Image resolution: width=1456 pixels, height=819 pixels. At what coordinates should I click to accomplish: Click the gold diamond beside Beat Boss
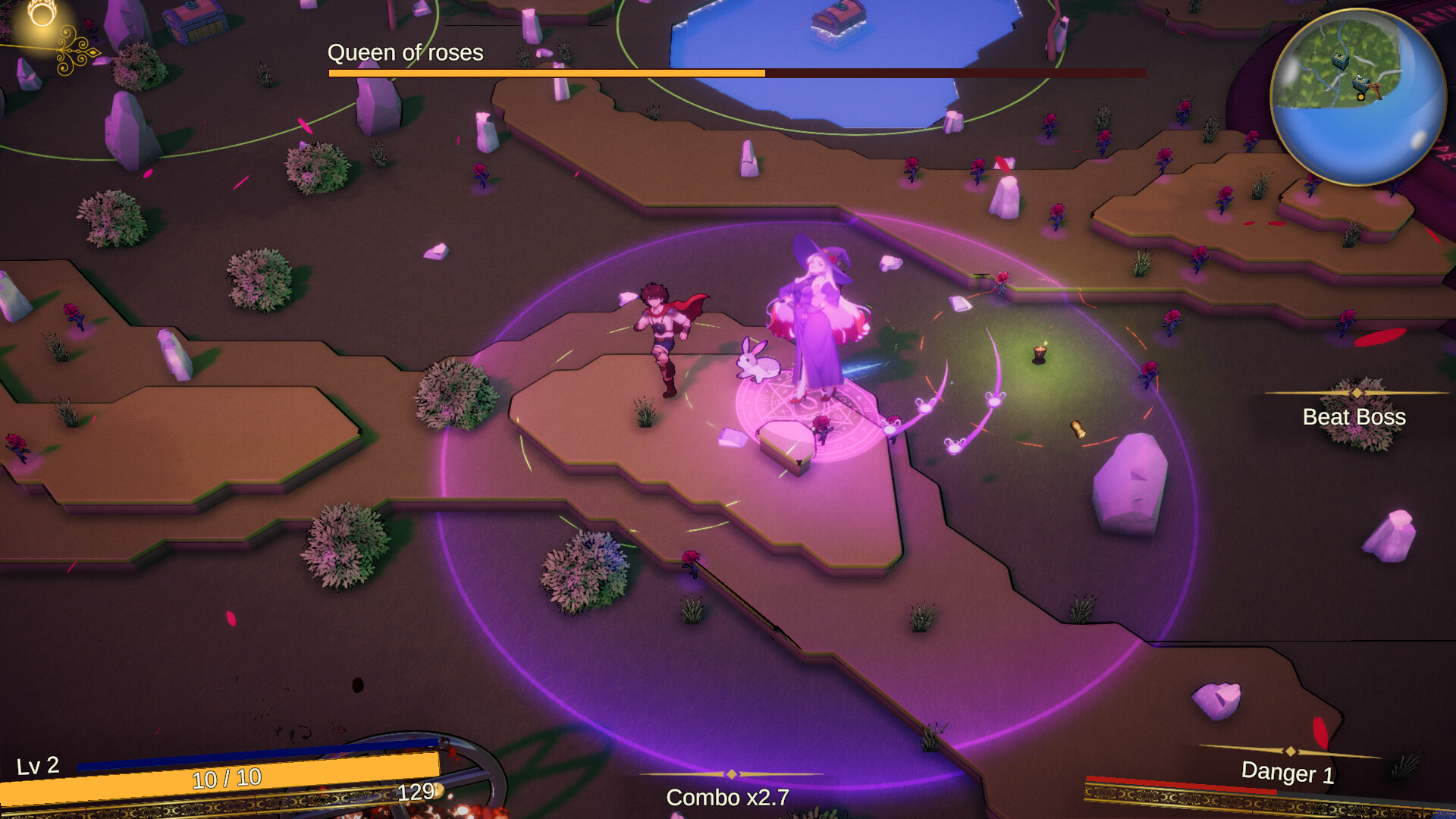tap(1357, 393)
